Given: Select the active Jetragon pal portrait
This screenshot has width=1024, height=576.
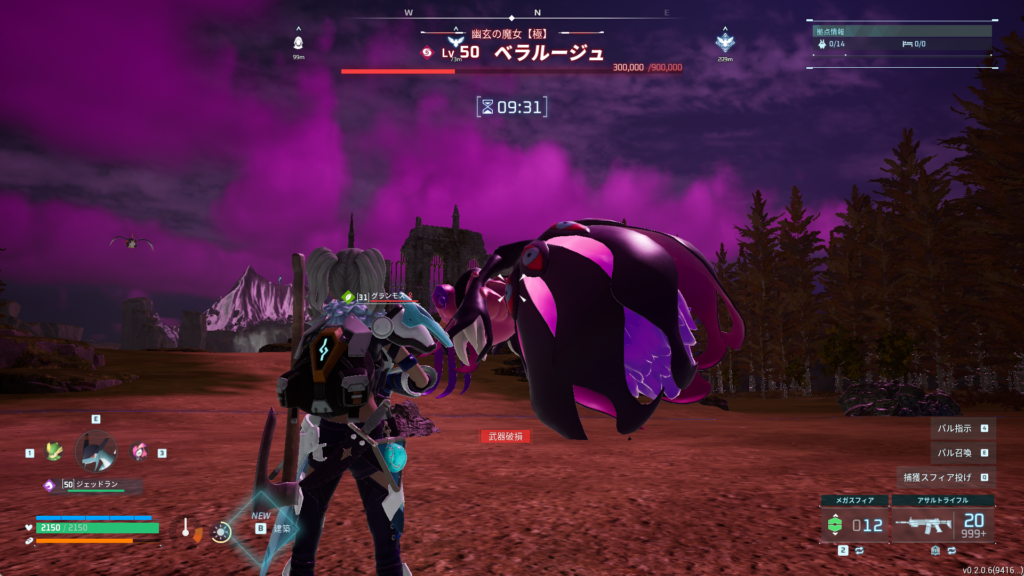Looking at the screenshot, I should click(x=96, y=452).
